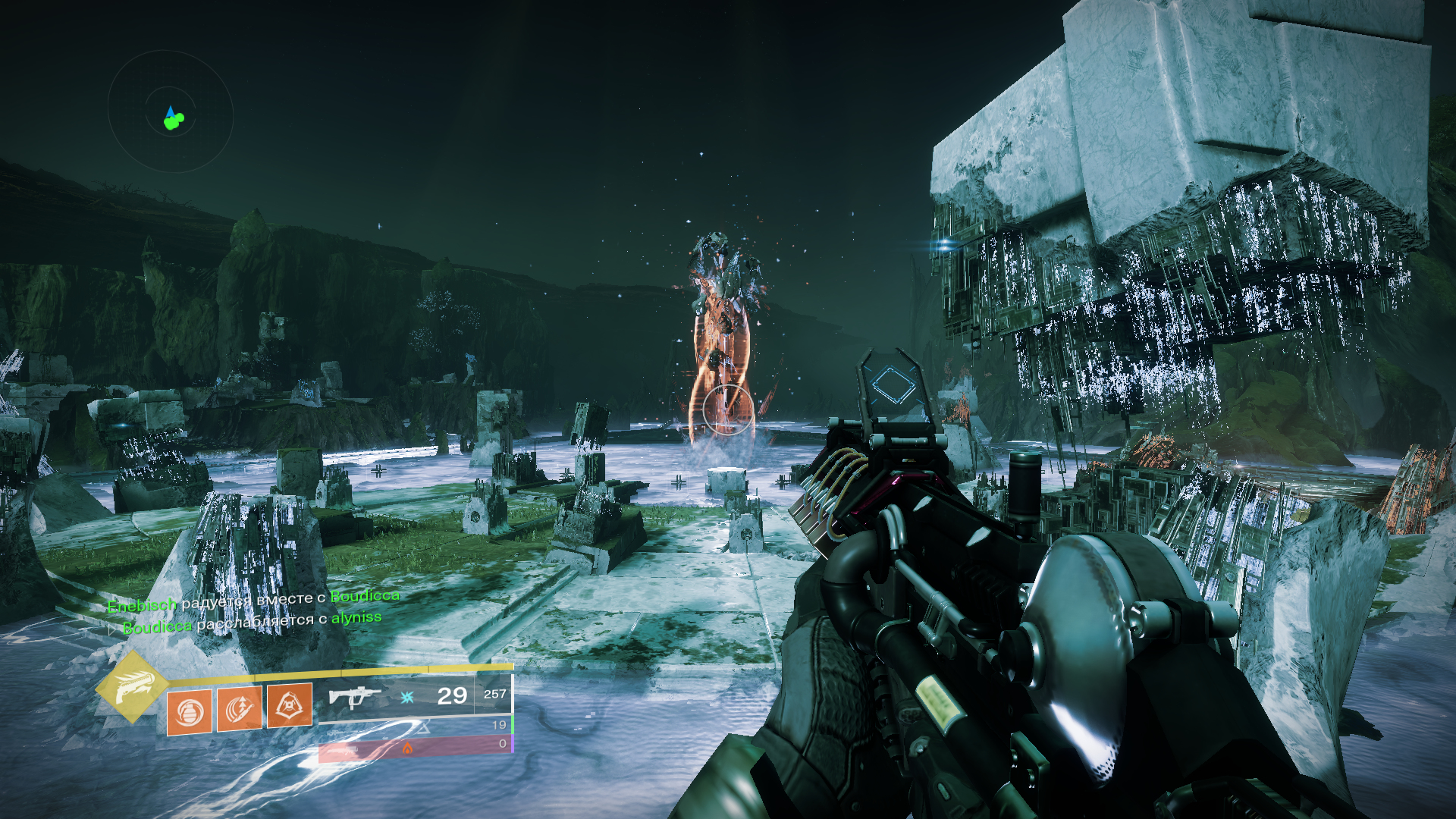
Task: Trigger the orange class ability icon
Action: point(290,706)
